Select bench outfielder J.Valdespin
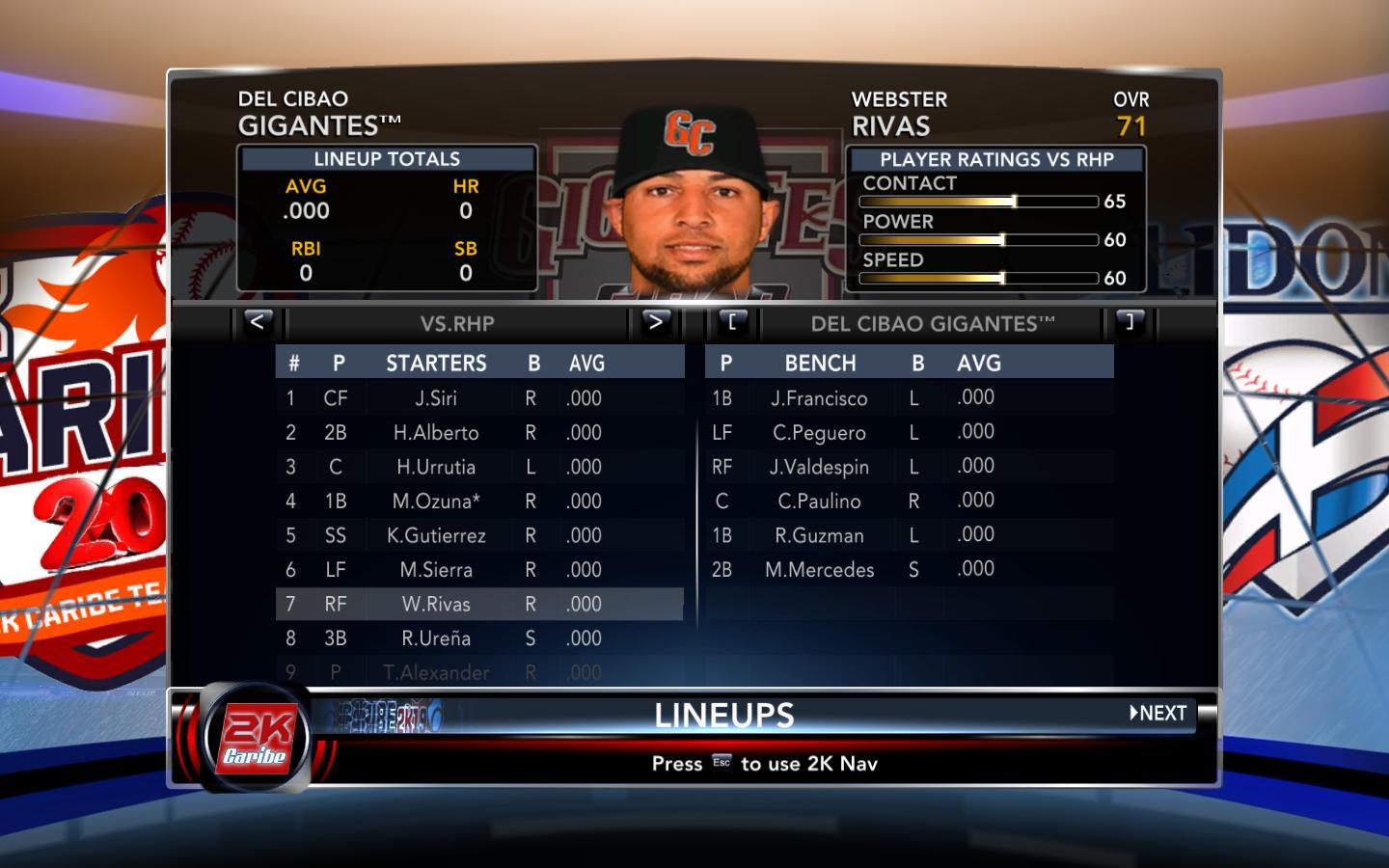1389x868 pixels. pos(819,467)
